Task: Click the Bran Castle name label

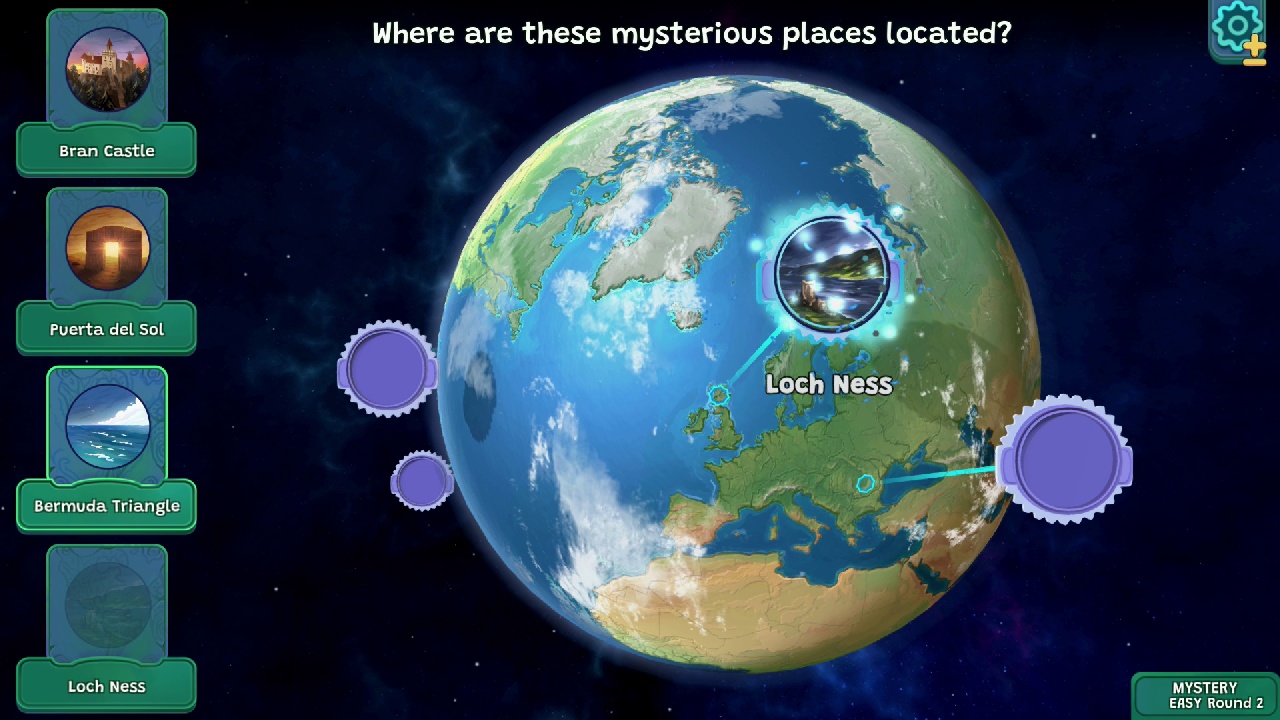Action: click(106, 150)
